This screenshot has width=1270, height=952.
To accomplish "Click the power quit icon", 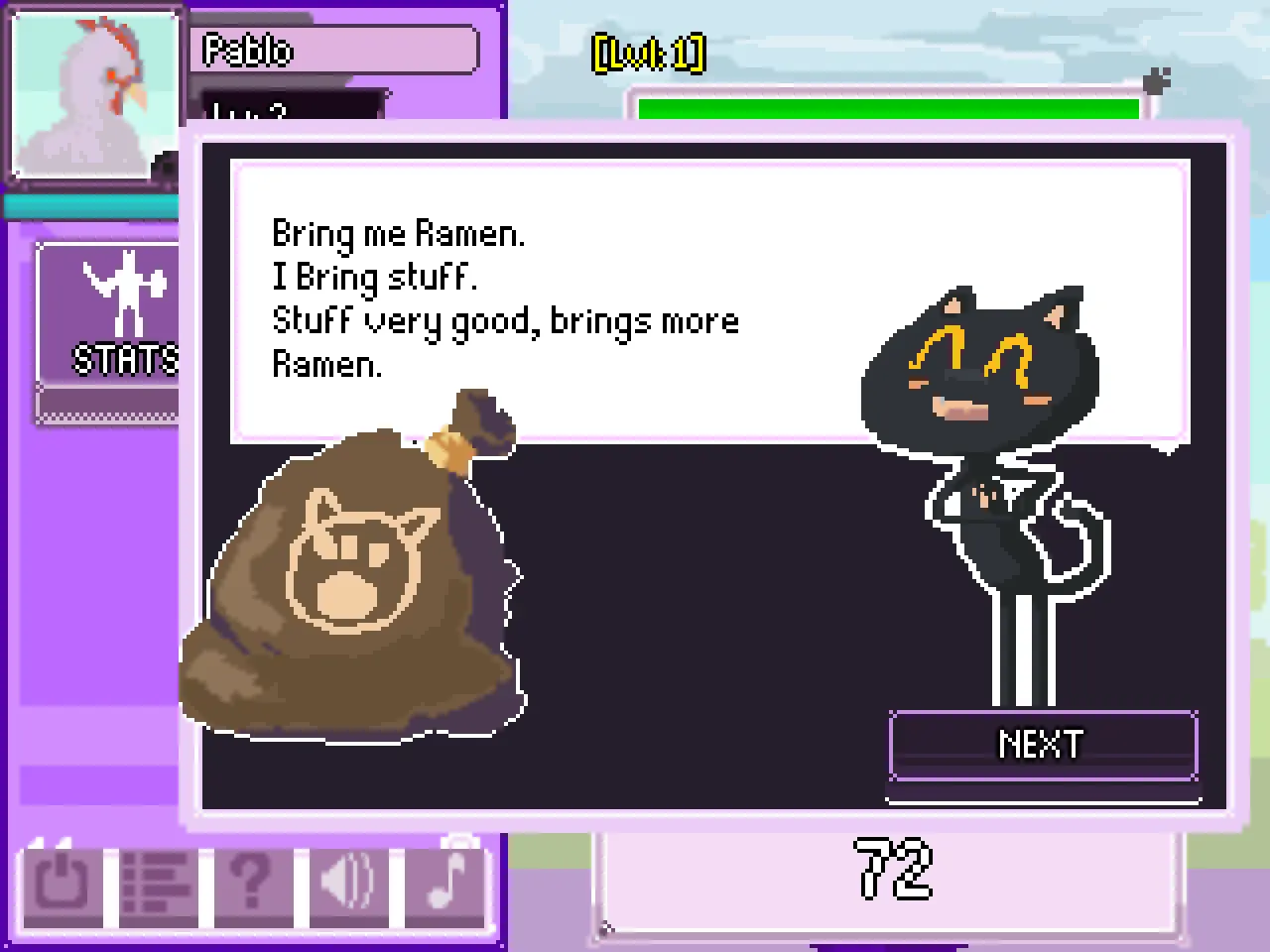I will pos(62,882).
